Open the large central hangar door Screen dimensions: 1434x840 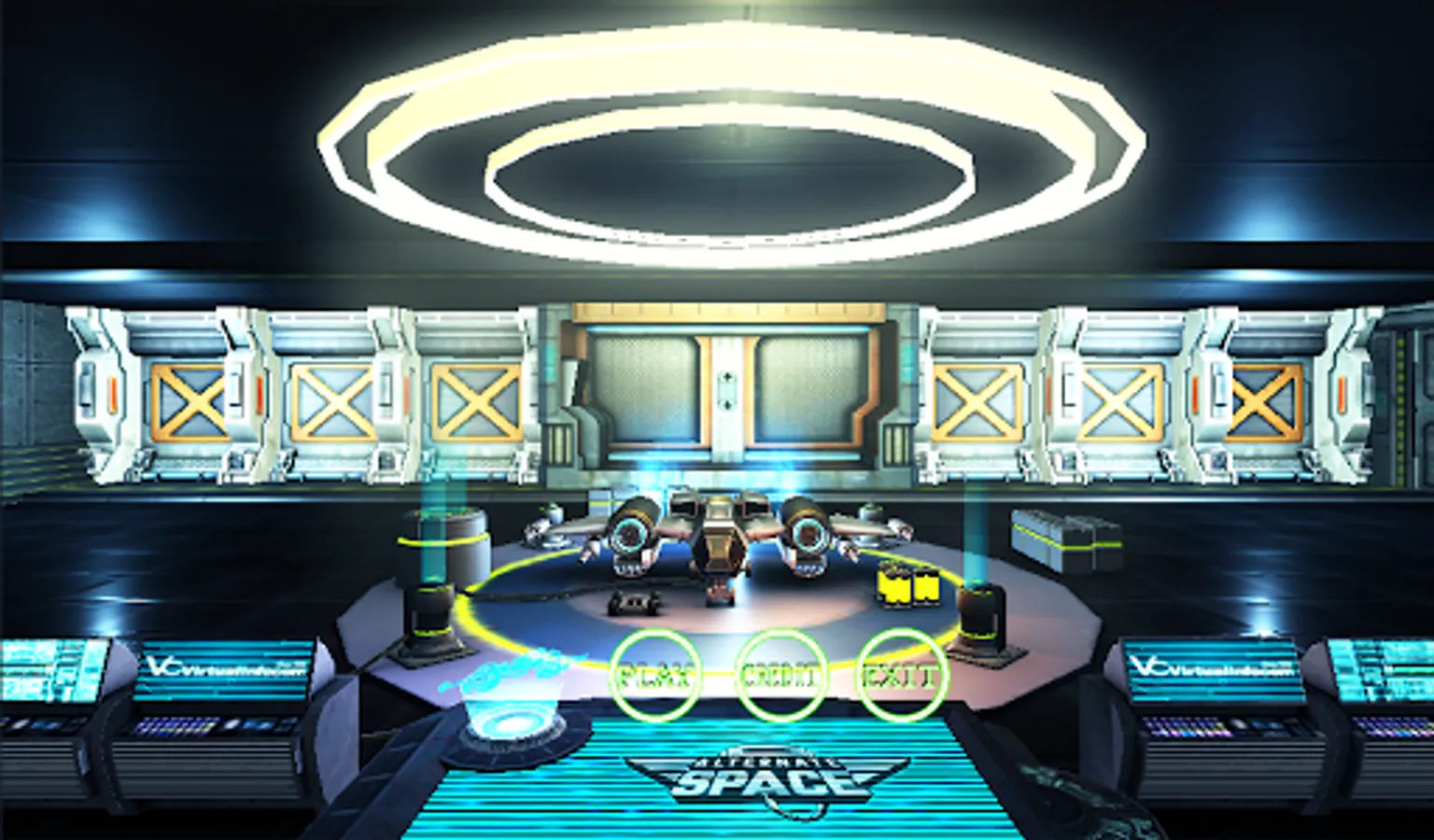coord(726,387)
